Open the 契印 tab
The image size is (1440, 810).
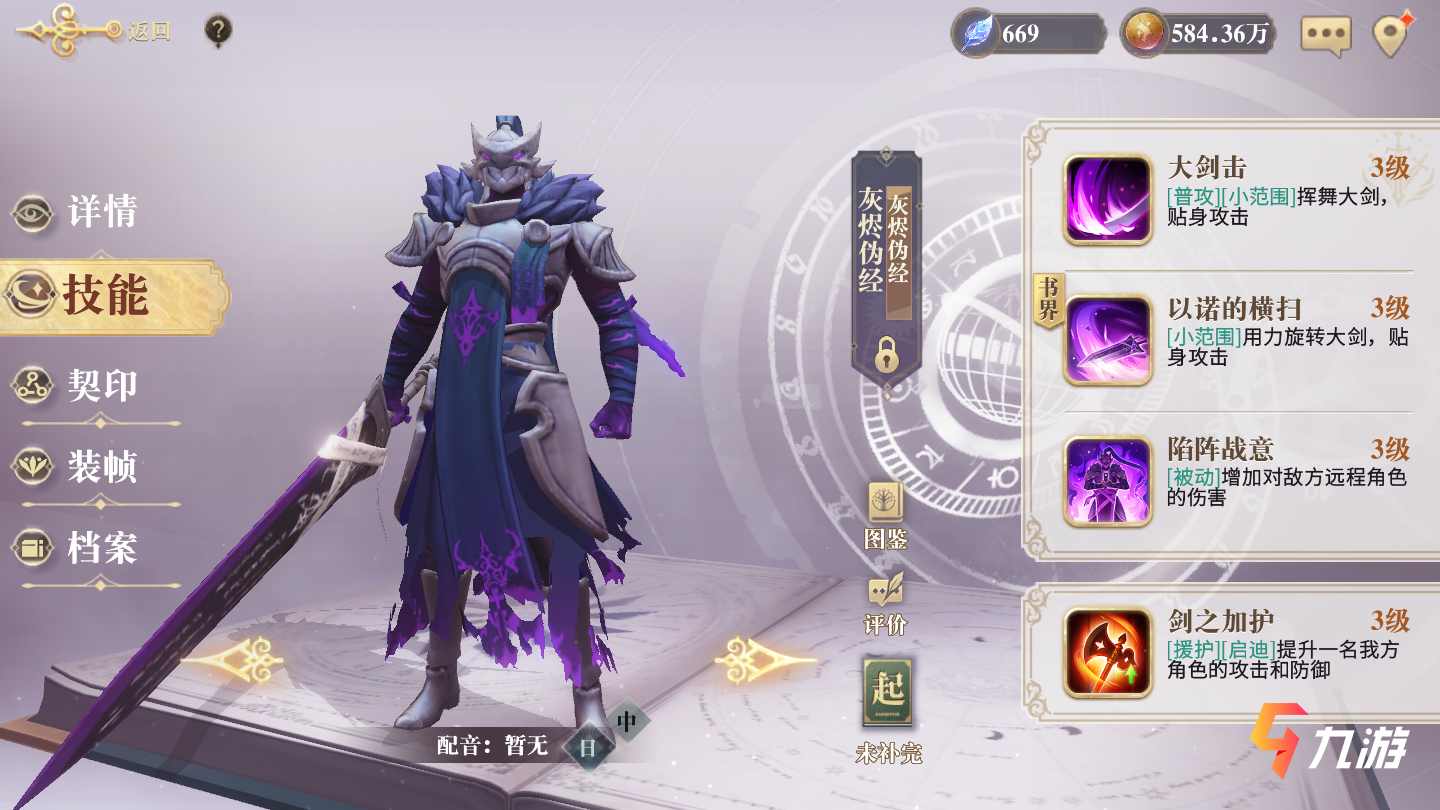point(78,386)
